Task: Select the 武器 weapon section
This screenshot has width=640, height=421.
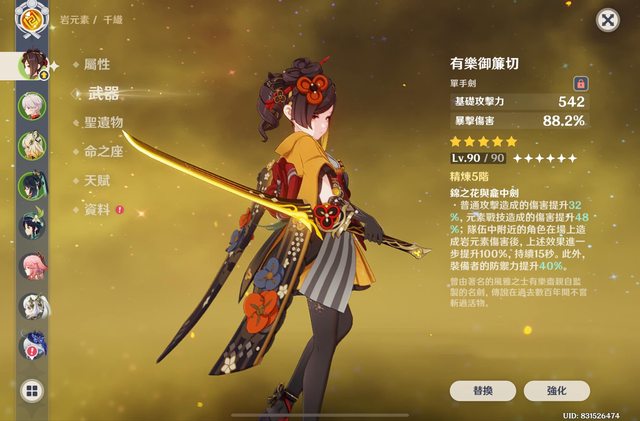Action: tap(103, 93)
